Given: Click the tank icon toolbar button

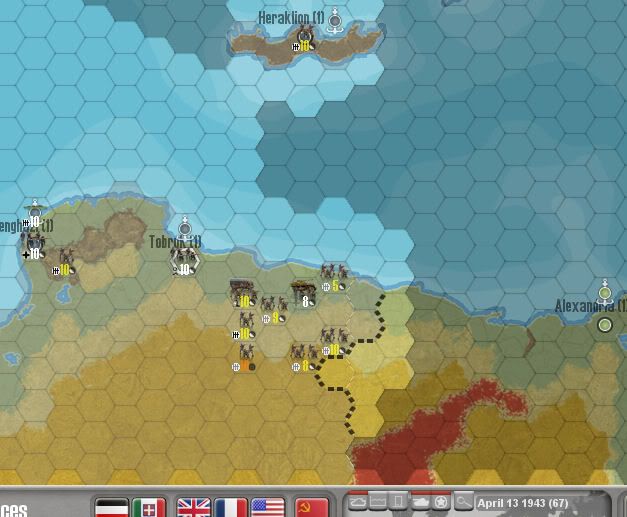Looking at the screenshot, I should [x=420, y=502].
